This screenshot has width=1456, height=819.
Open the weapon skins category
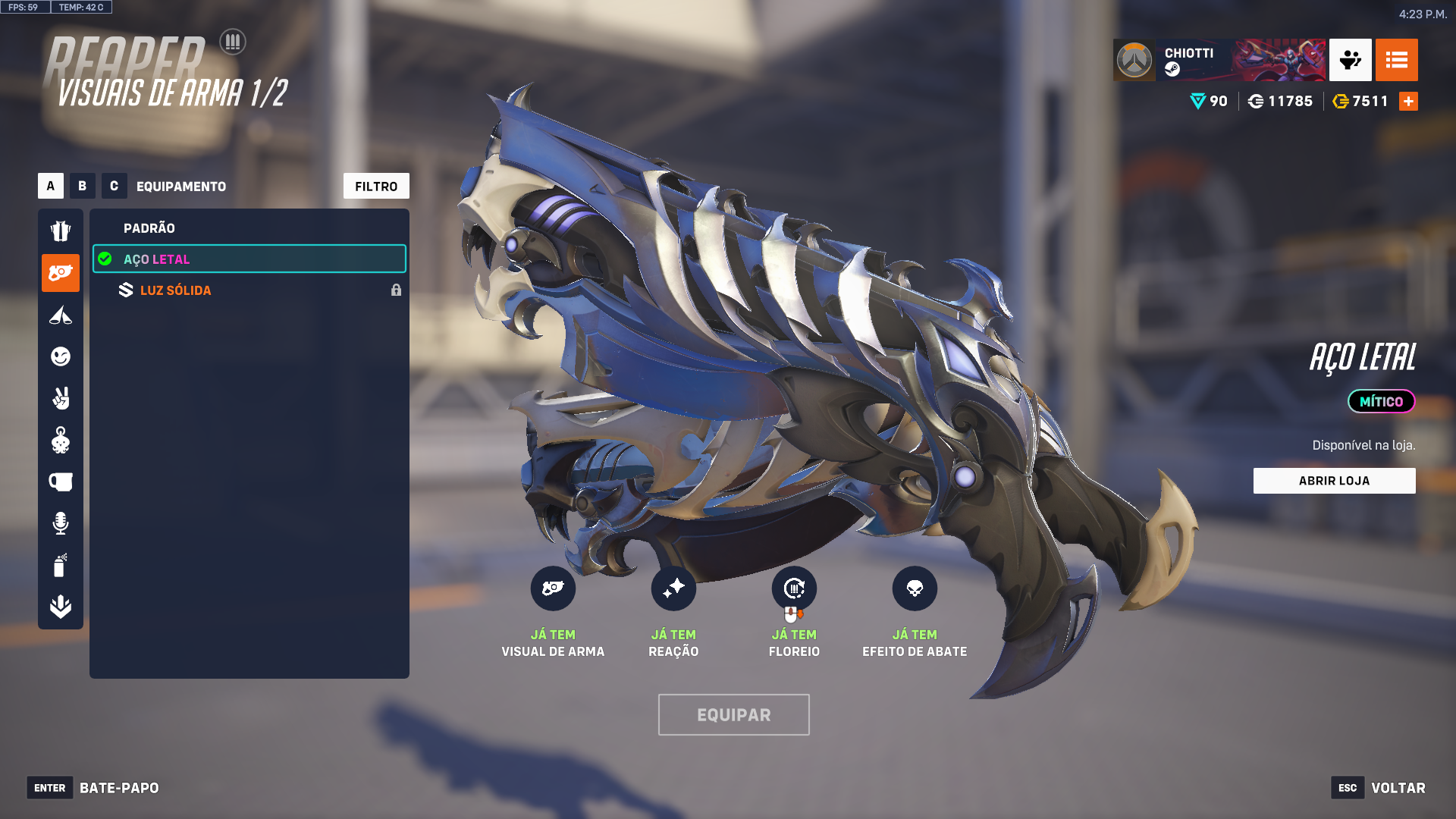tap(61, 273)
